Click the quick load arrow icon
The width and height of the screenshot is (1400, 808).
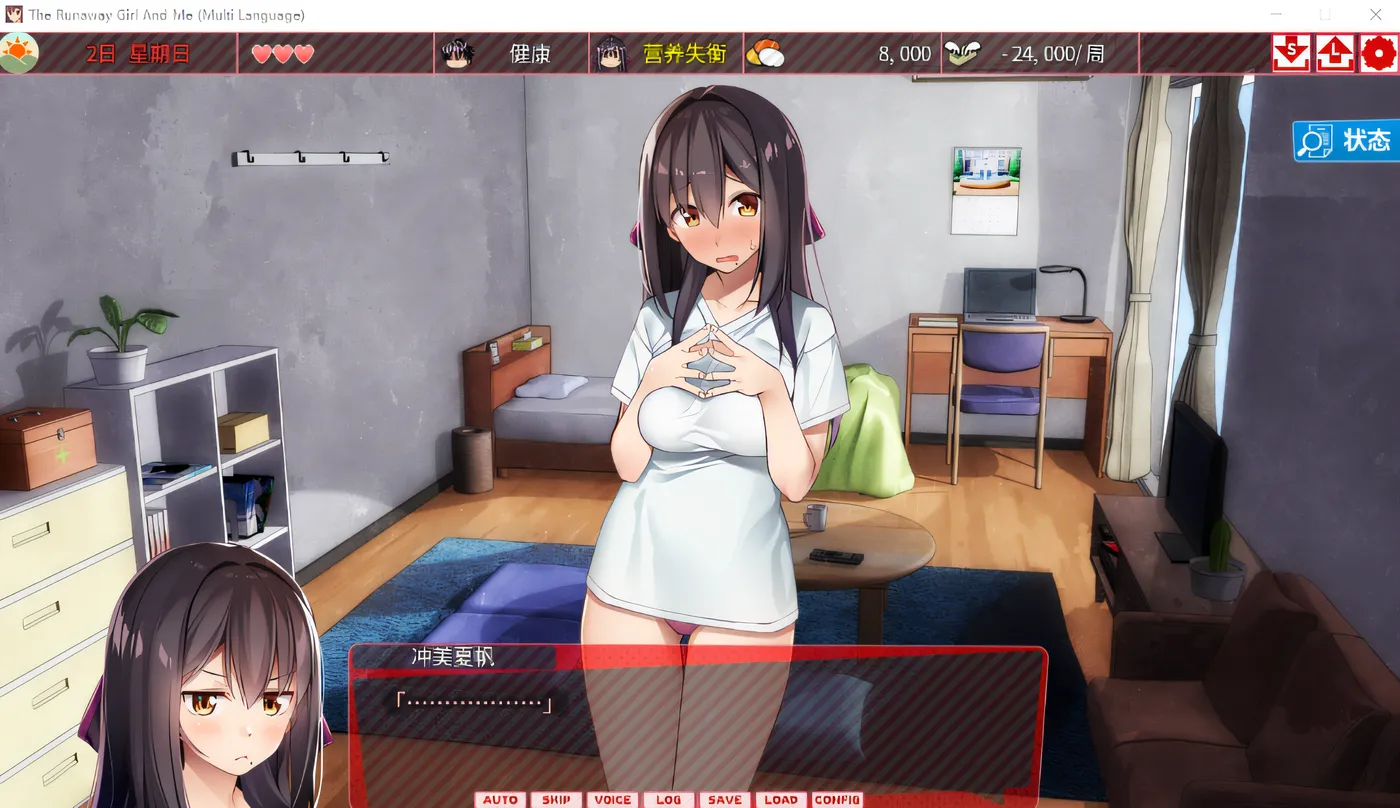1334,52
